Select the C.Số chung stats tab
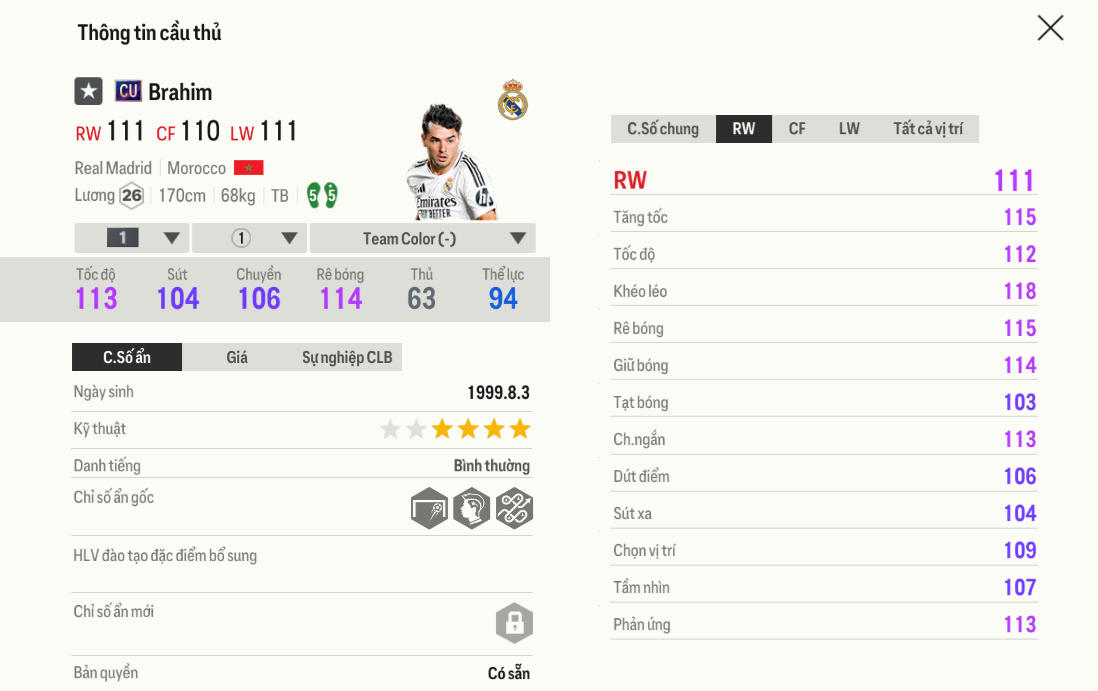Viewport: 1098px width, 691px height. (663, 129)
